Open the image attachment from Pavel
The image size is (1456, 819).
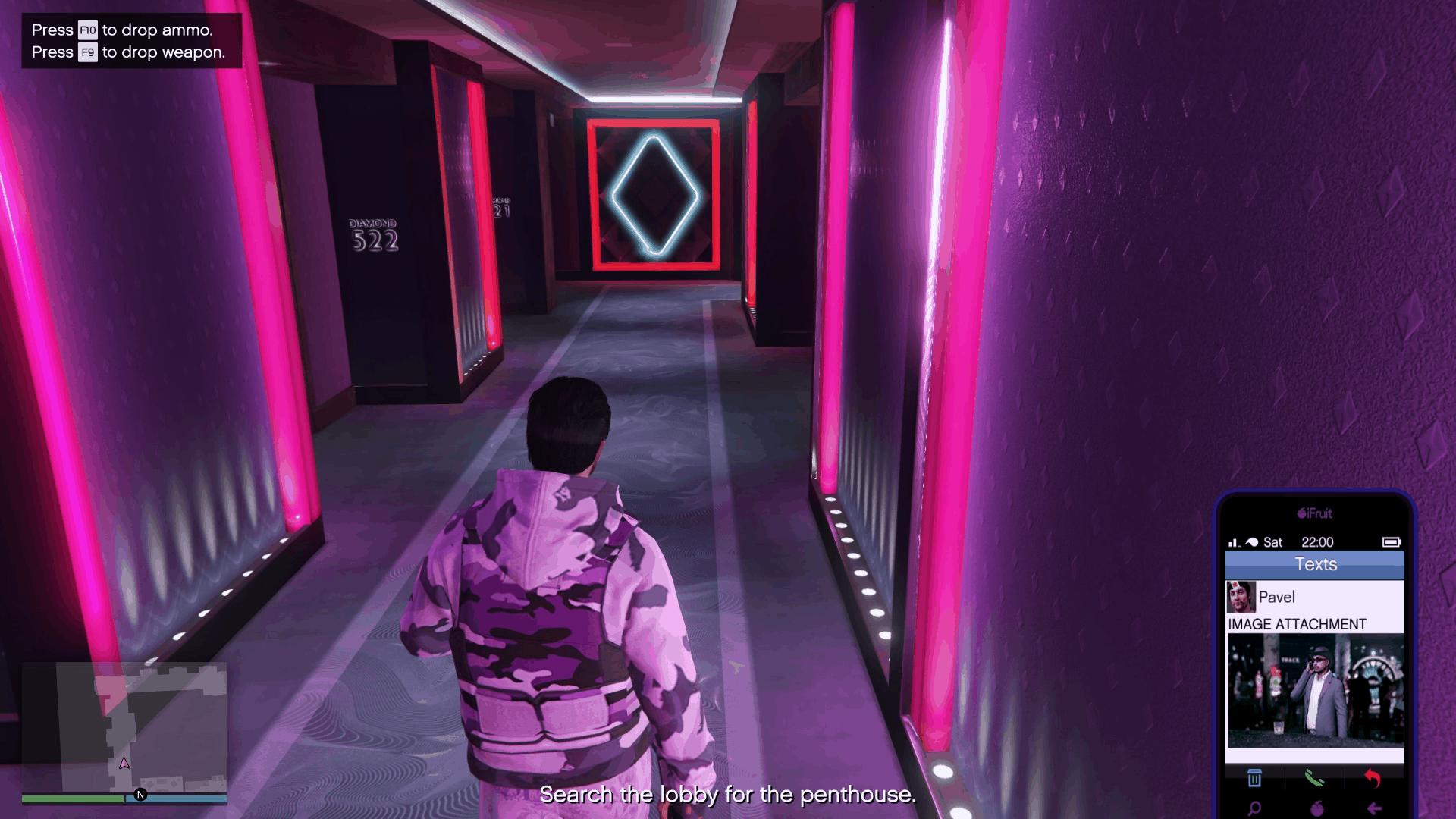click(1315, 690)
